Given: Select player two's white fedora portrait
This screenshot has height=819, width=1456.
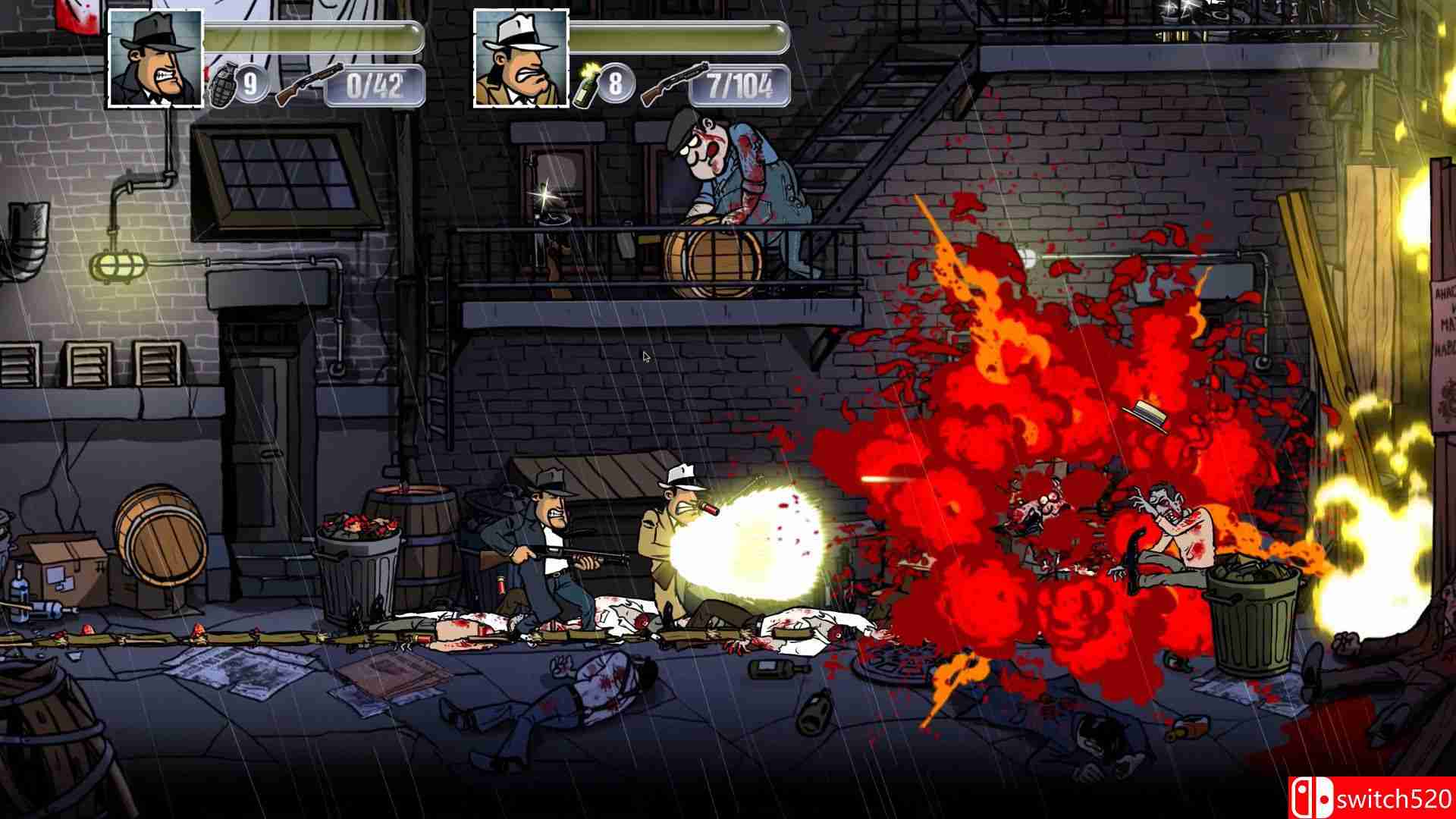Looking at the screenshot, I should [x=521, y=58].
